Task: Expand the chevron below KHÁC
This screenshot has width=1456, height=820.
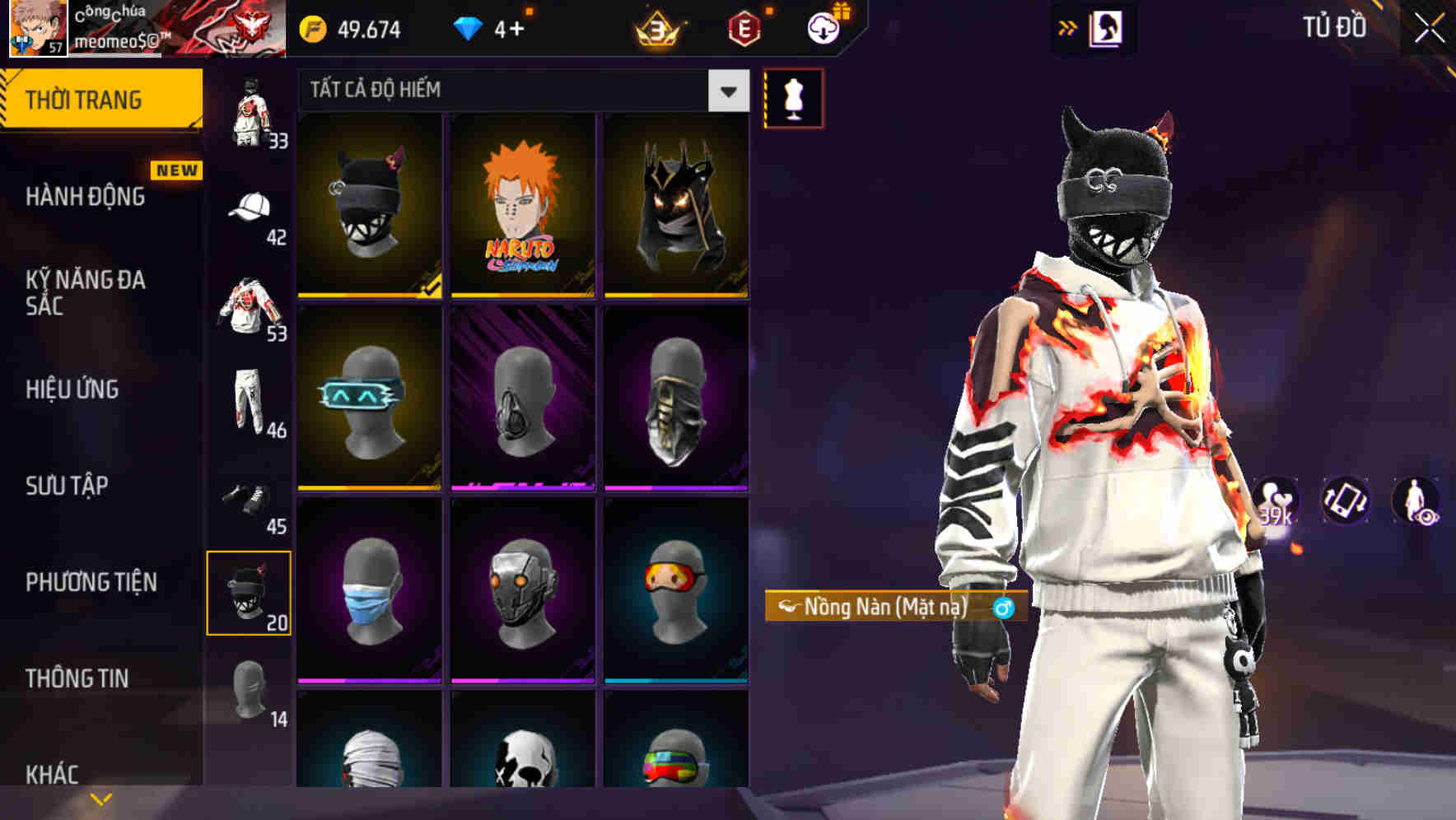Action: [100, 798]
